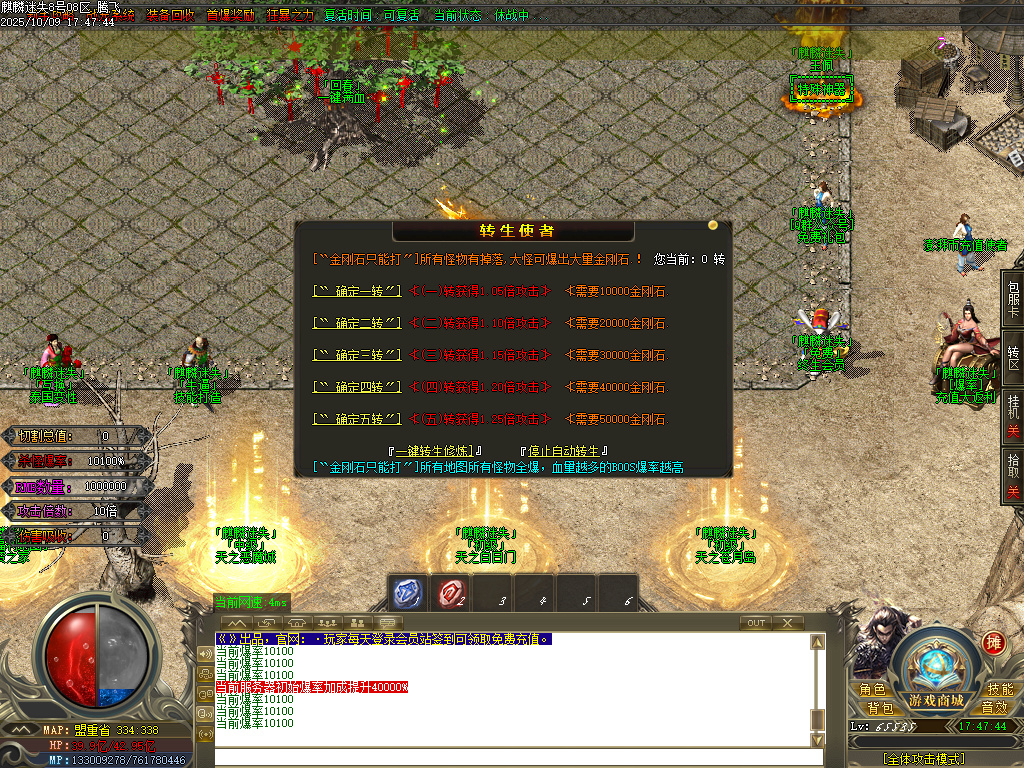Click the OUT button above the chat
The width and height of the screenshot is (1024, 768).
coord(756,623)
